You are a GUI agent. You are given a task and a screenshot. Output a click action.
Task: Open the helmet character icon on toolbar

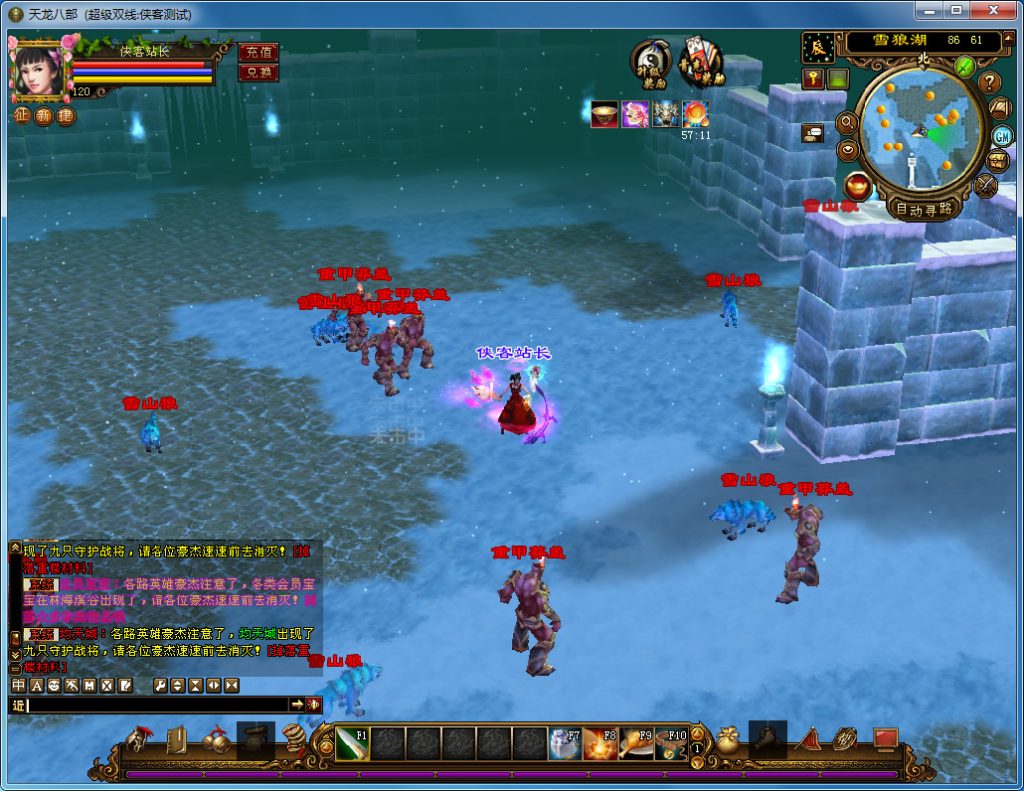click(x=136, y=740)
